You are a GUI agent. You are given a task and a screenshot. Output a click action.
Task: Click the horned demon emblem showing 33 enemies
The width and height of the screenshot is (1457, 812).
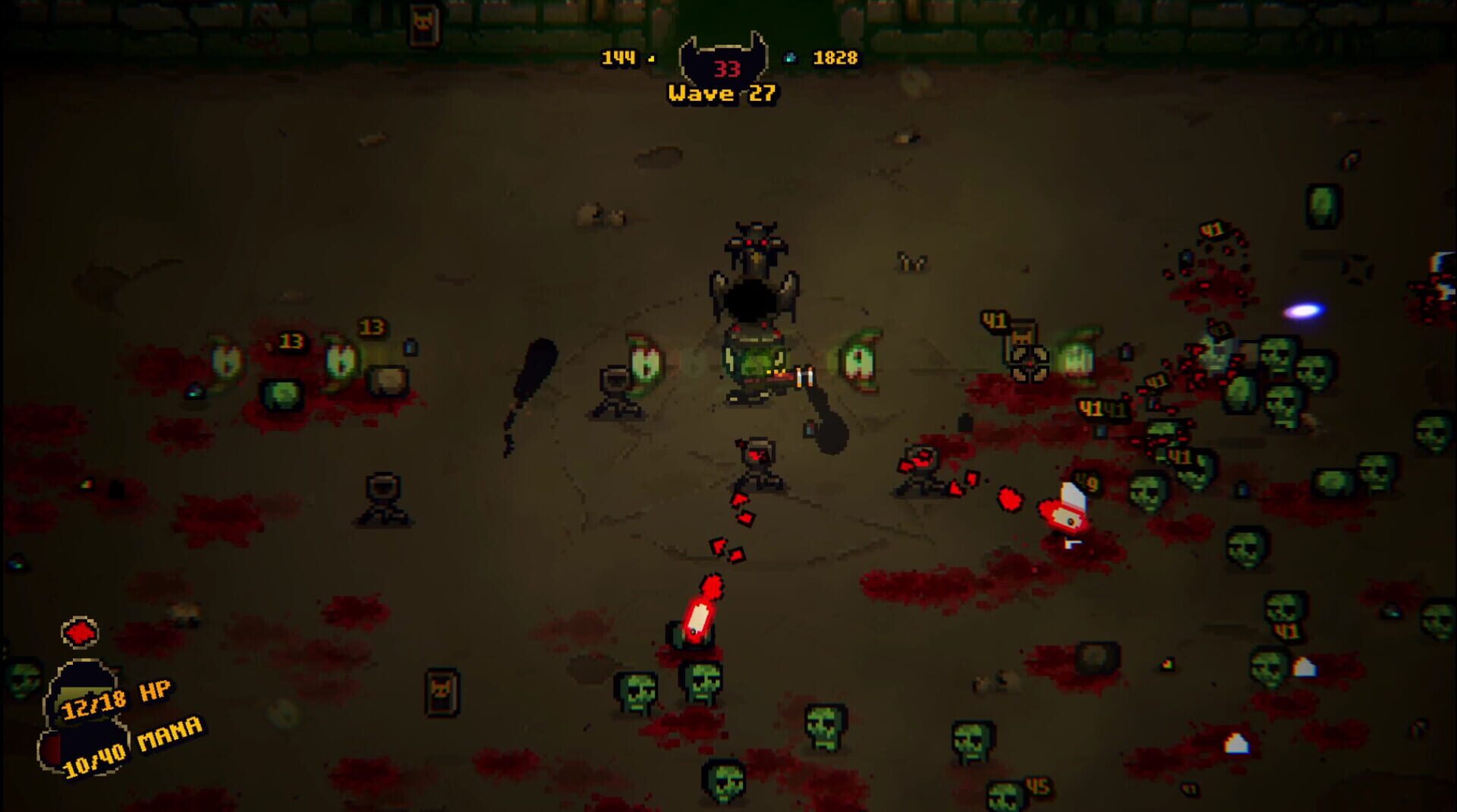[x=725, y=67]
